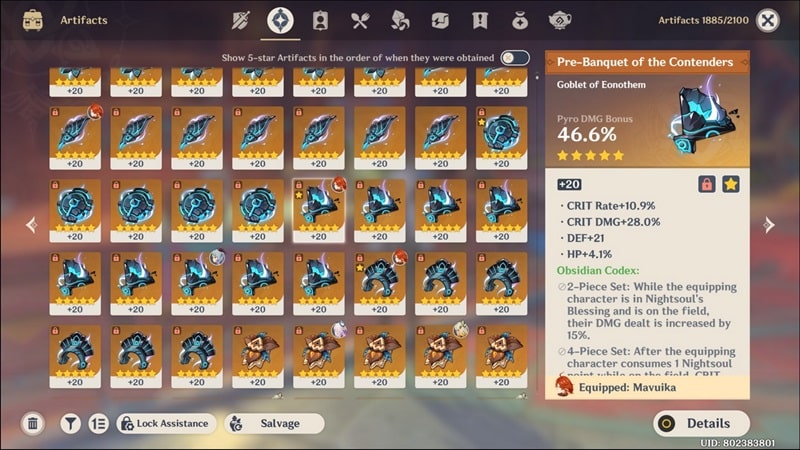Viewport: 800px width, 450px height.
Task: Open artifact Details
Action: coord(701,423)
